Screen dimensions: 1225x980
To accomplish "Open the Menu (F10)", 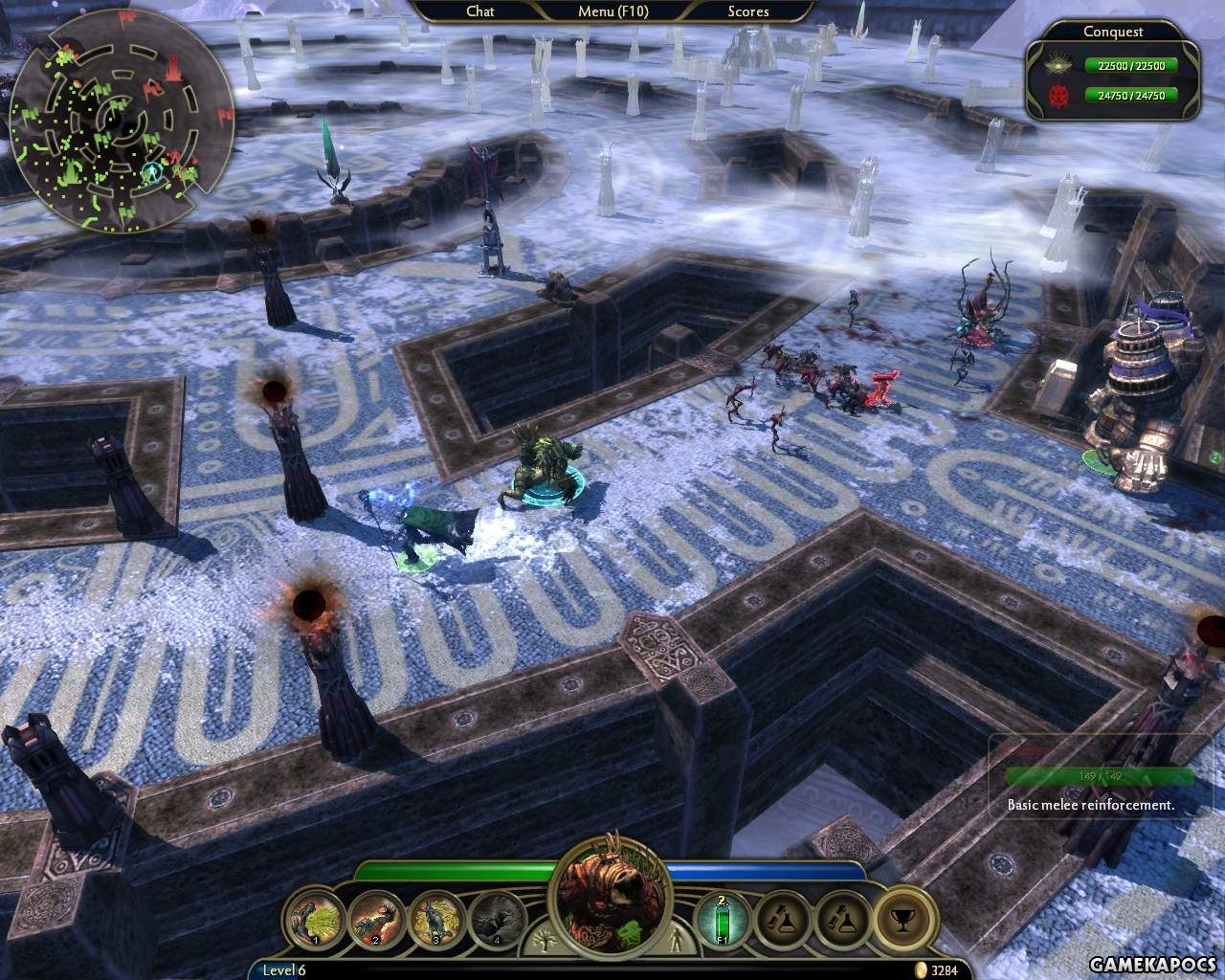I will 612,11.
